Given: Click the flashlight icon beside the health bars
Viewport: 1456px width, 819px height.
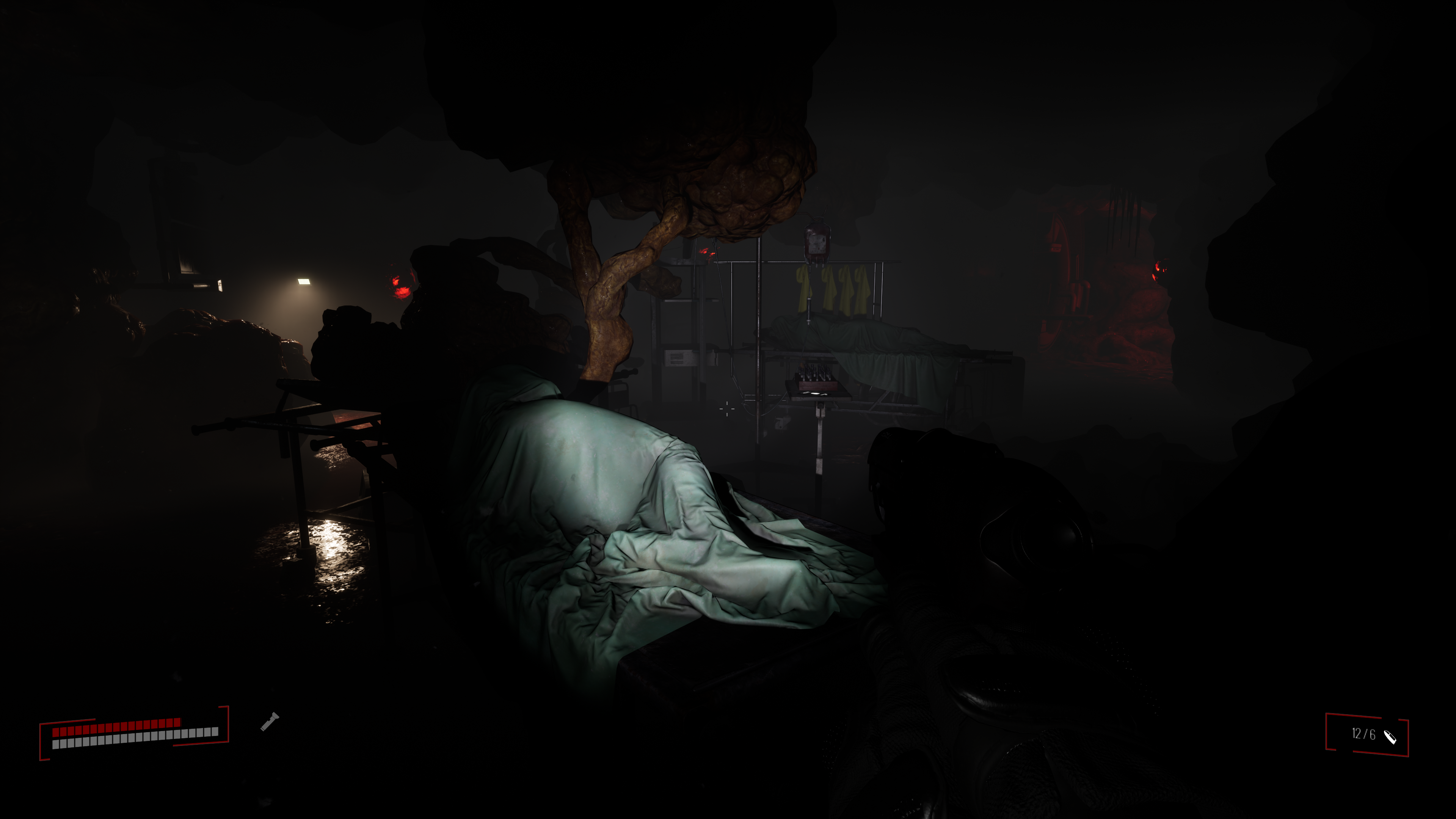Looking at the screenshot, I should 270,722.
